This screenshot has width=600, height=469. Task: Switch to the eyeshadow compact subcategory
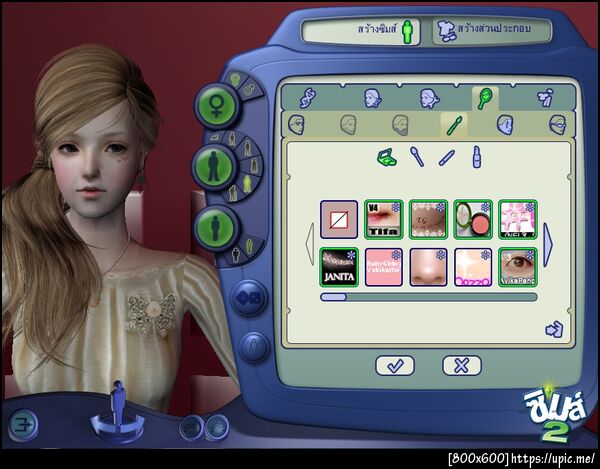pyautogui.click(x=387, y=157)
